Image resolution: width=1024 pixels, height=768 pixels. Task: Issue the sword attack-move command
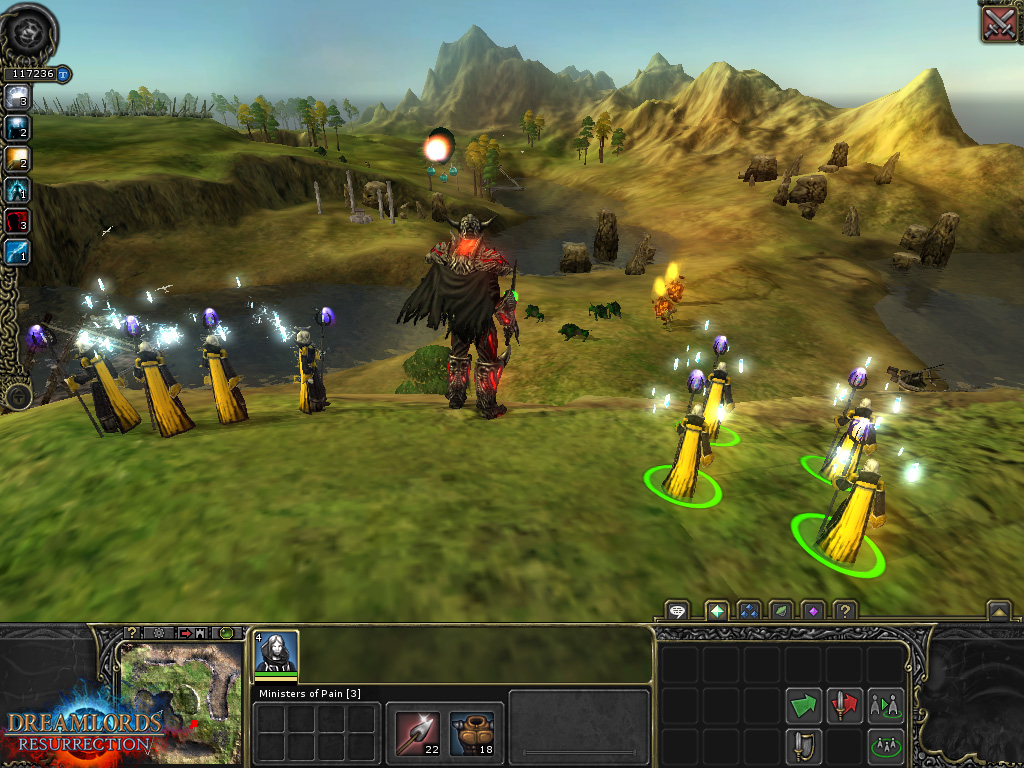pos(845,705)
